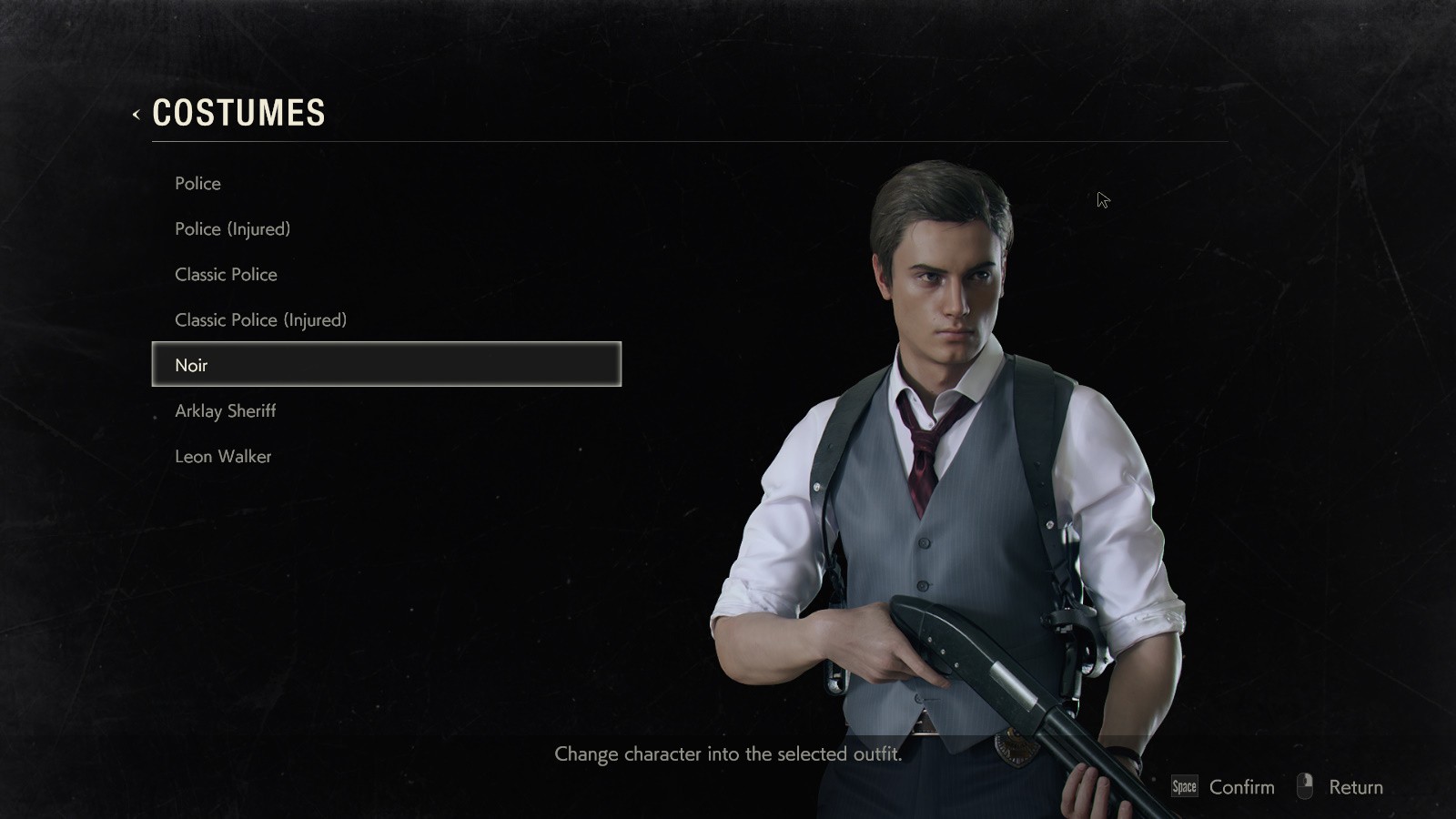Choose the Police (Injured) outfit
The width and height of the screenshot is (1456, 819).
pyautogui.click(x=233, y=229)
